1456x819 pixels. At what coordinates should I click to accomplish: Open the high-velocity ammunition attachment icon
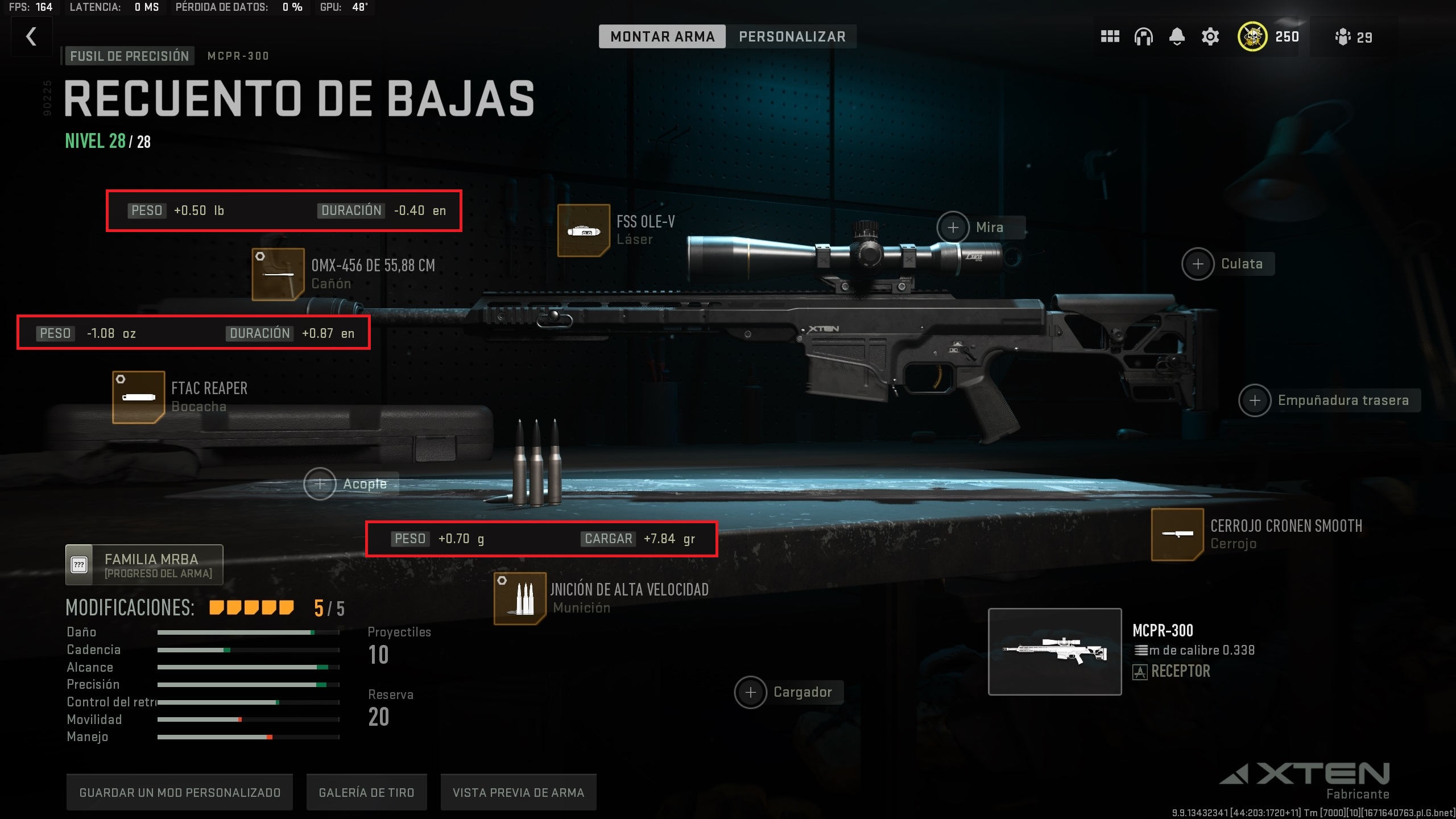[x=519, y=599]
